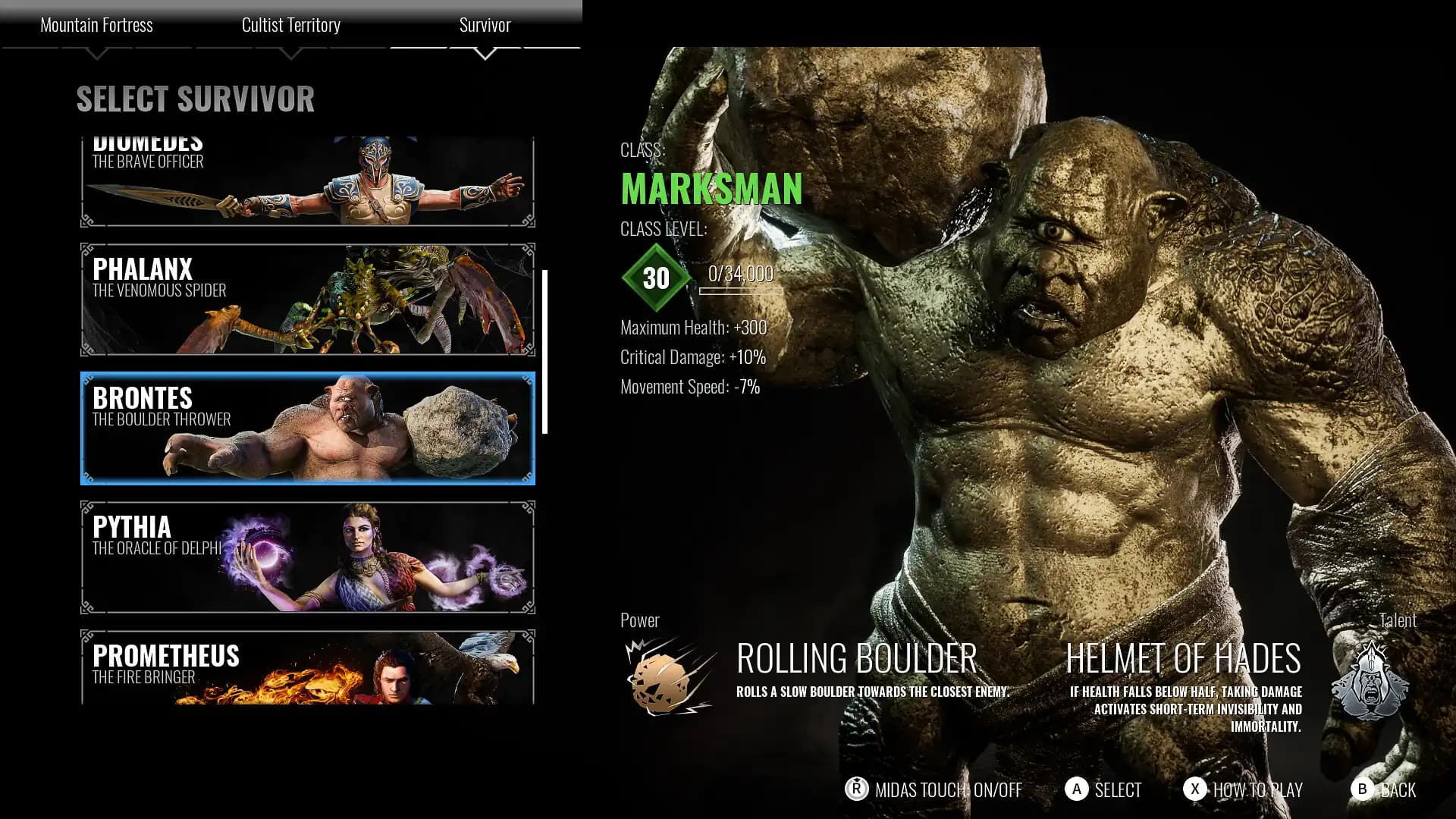Pick Phalanx the Venomous Spider
Image resolution: width=1456 pixels, height=819 pixels.
(x=307, y=300)
